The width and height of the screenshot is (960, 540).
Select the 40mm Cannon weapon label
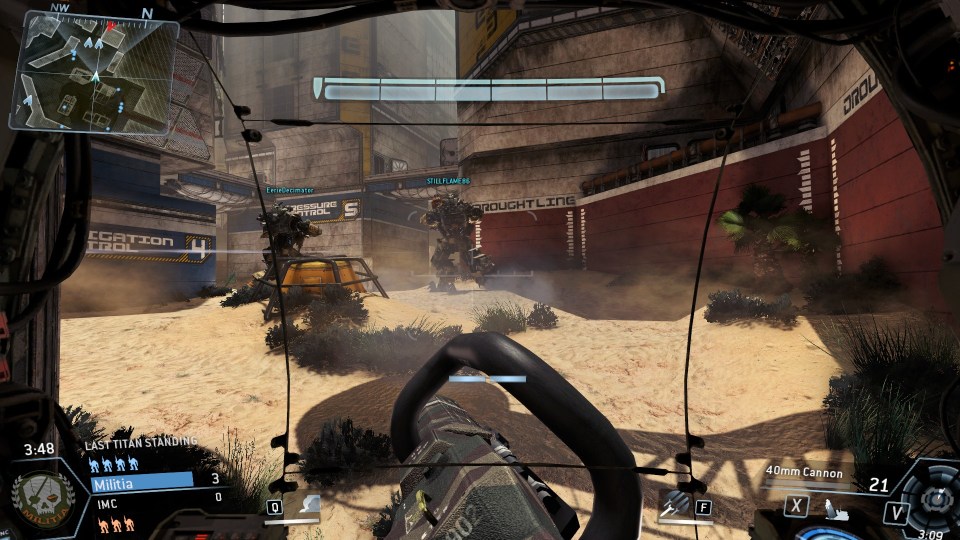point(804,473)
